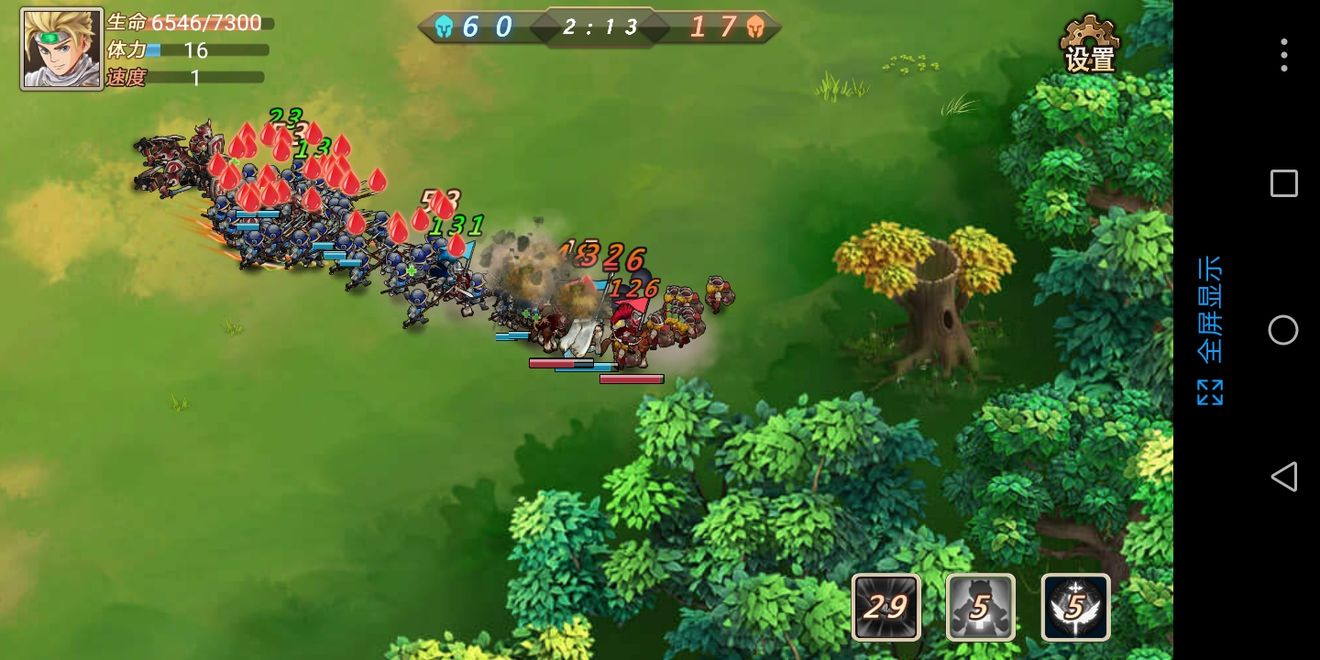Tap the Android home circle button
Screen dimensions: 1320x660
click(x=1283, y=330)
